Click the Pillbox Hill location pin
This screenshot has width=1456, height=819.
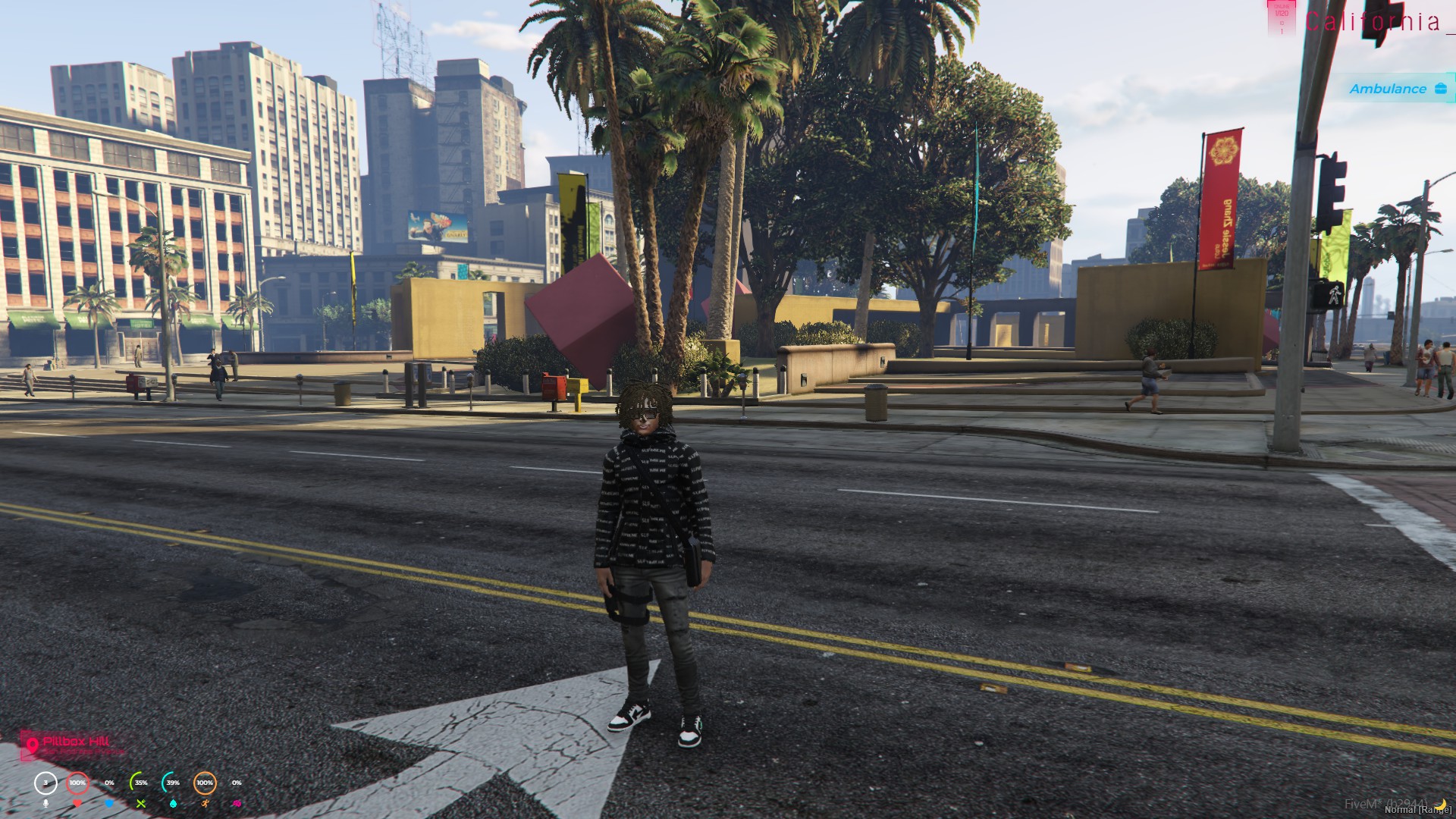pyautogui.click(x=32, y=746)
